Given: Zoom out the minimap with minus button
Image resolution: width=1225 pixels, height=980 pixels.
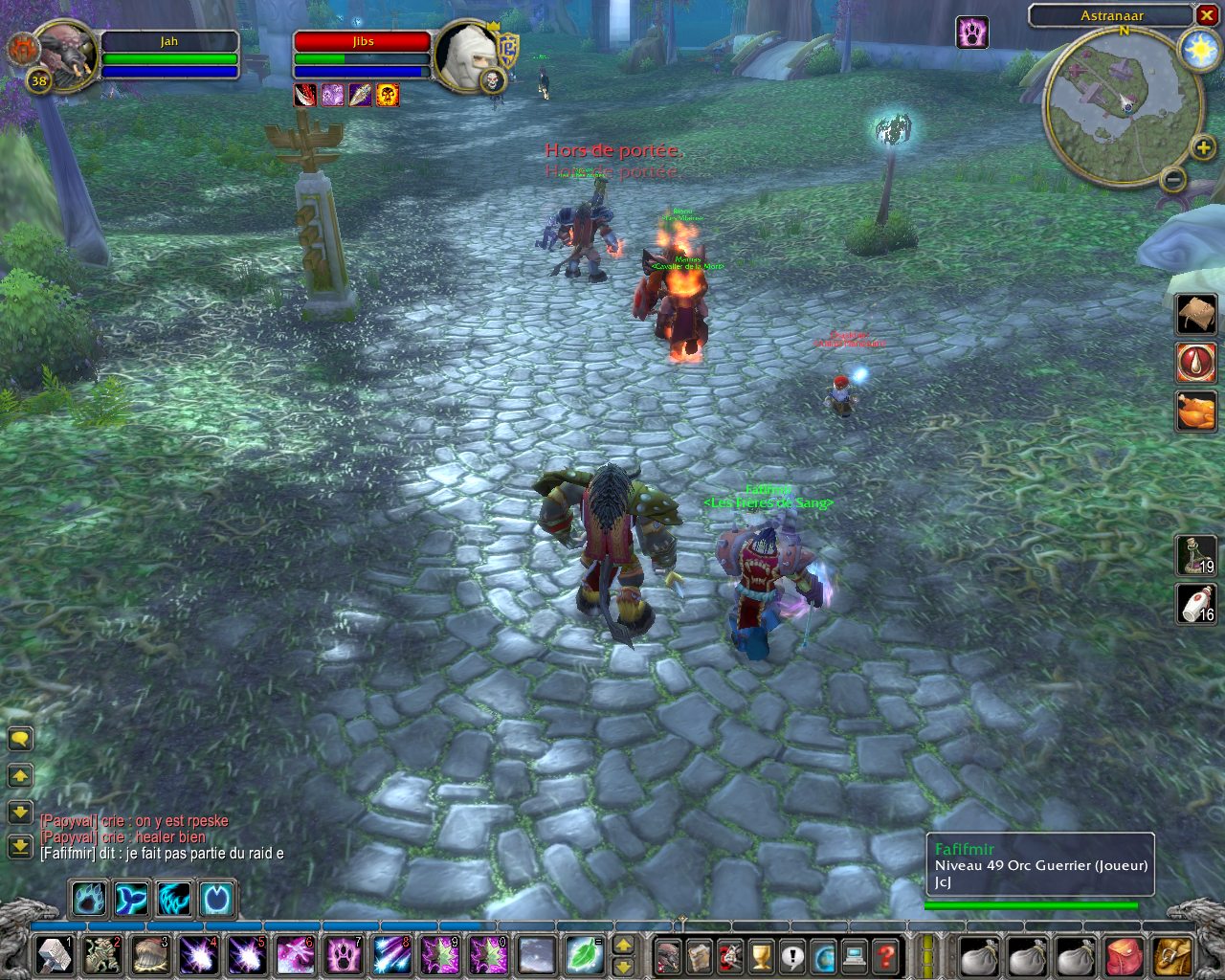Looking at the screenshot, I should [1172, 178].
